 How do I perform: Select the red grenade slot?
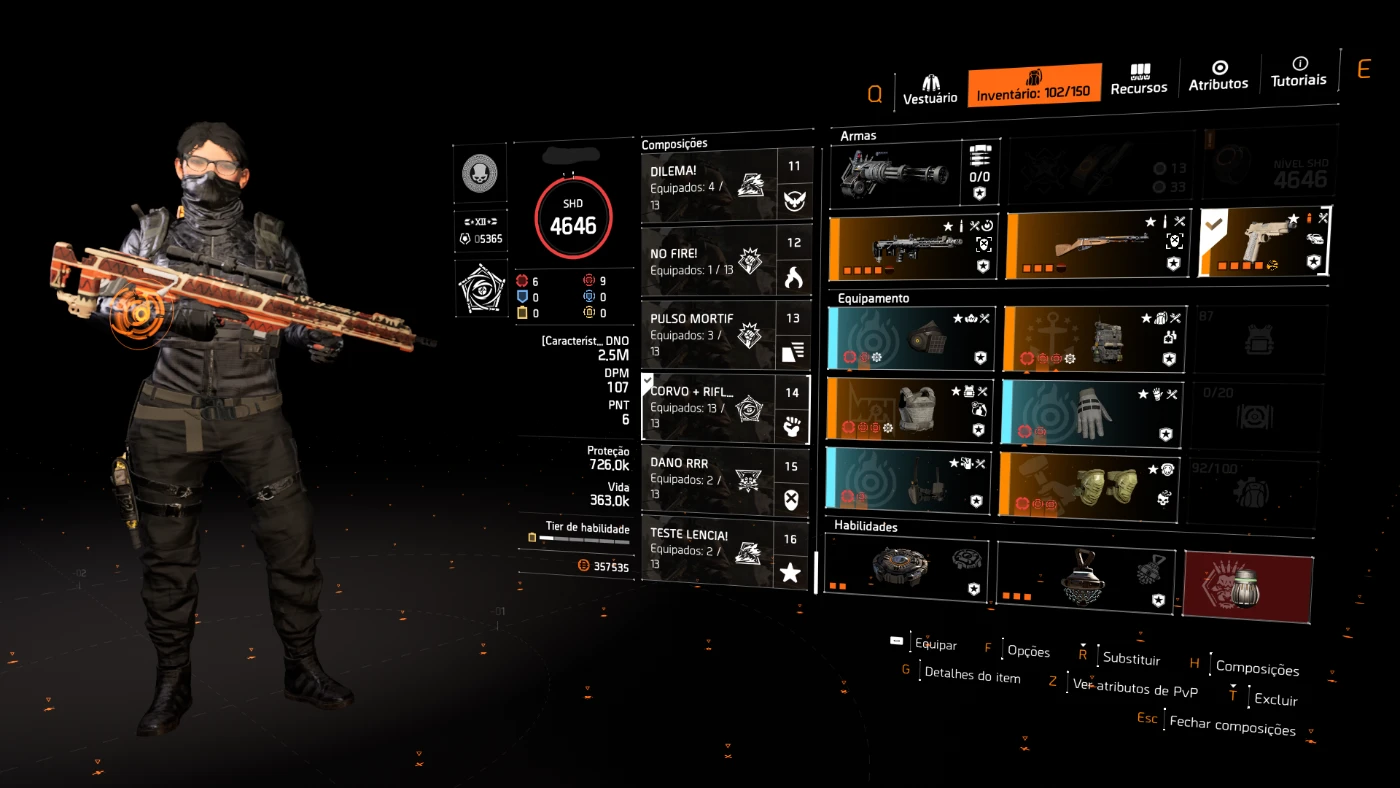[x=1247, y=586]
